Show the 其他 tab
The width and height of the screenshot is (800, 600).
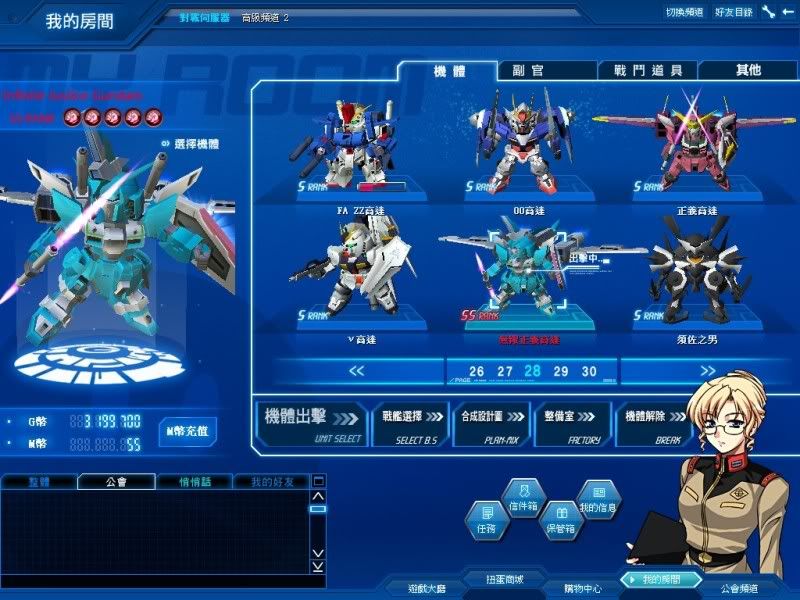click(x=747, y=71)
